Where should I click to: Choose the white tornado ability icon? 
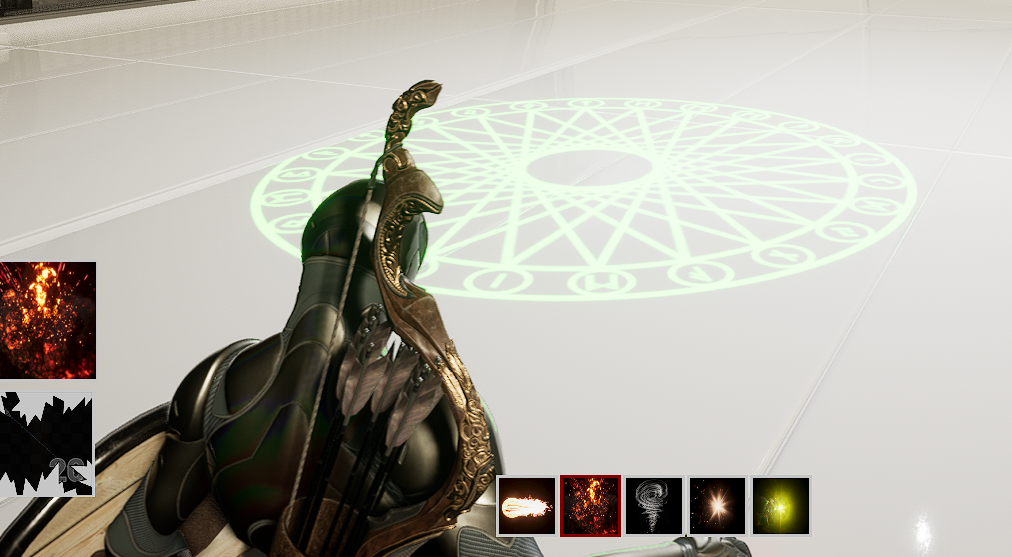[x=654, y=506]
